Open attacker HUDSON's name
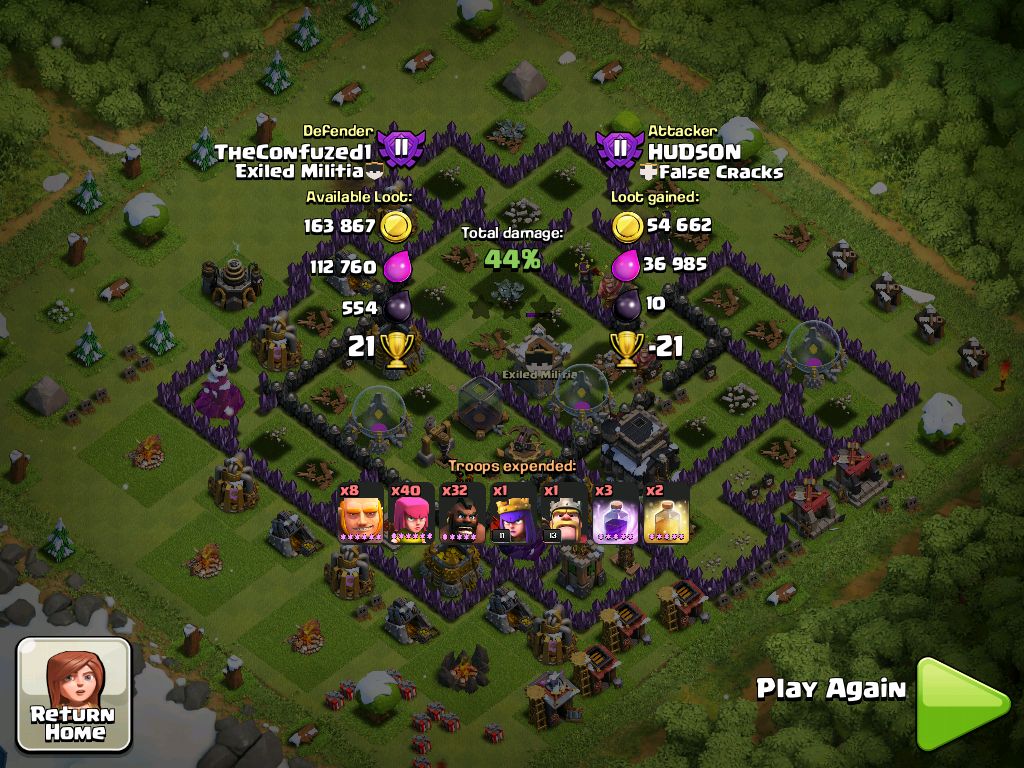The image size is (1024, 768). click(694, 152)
